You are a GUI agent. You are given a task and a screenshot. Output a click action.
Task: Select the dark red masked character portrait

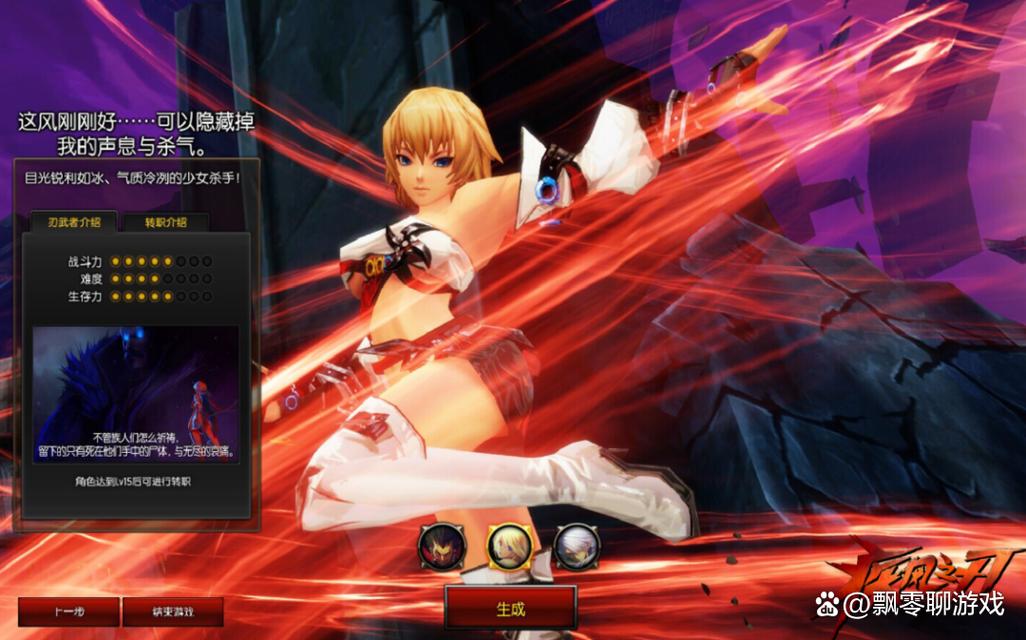coord(441,546)
